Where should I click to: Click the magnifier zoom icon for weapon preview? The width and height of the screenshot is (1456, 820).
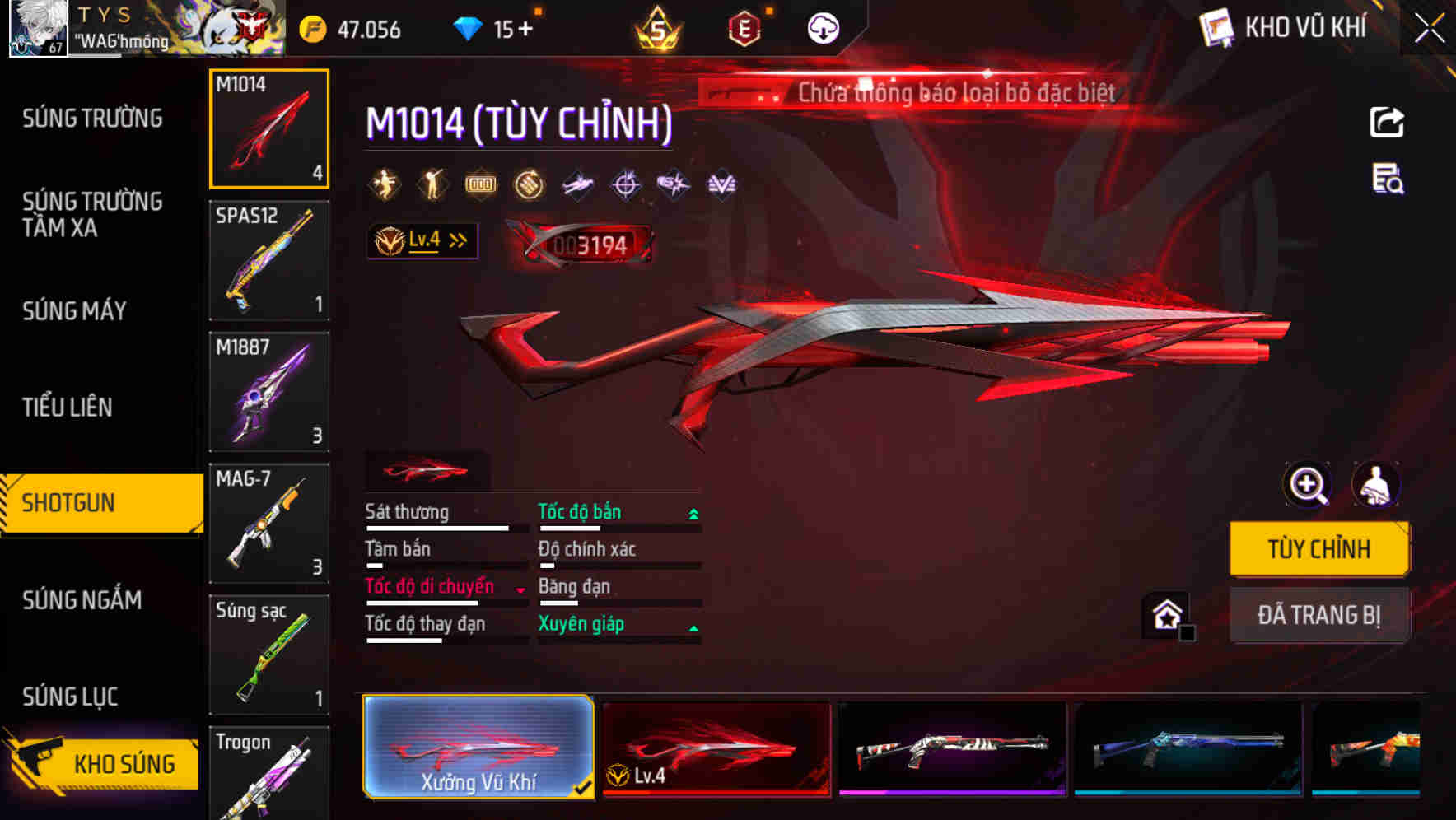pos(1306,485)
